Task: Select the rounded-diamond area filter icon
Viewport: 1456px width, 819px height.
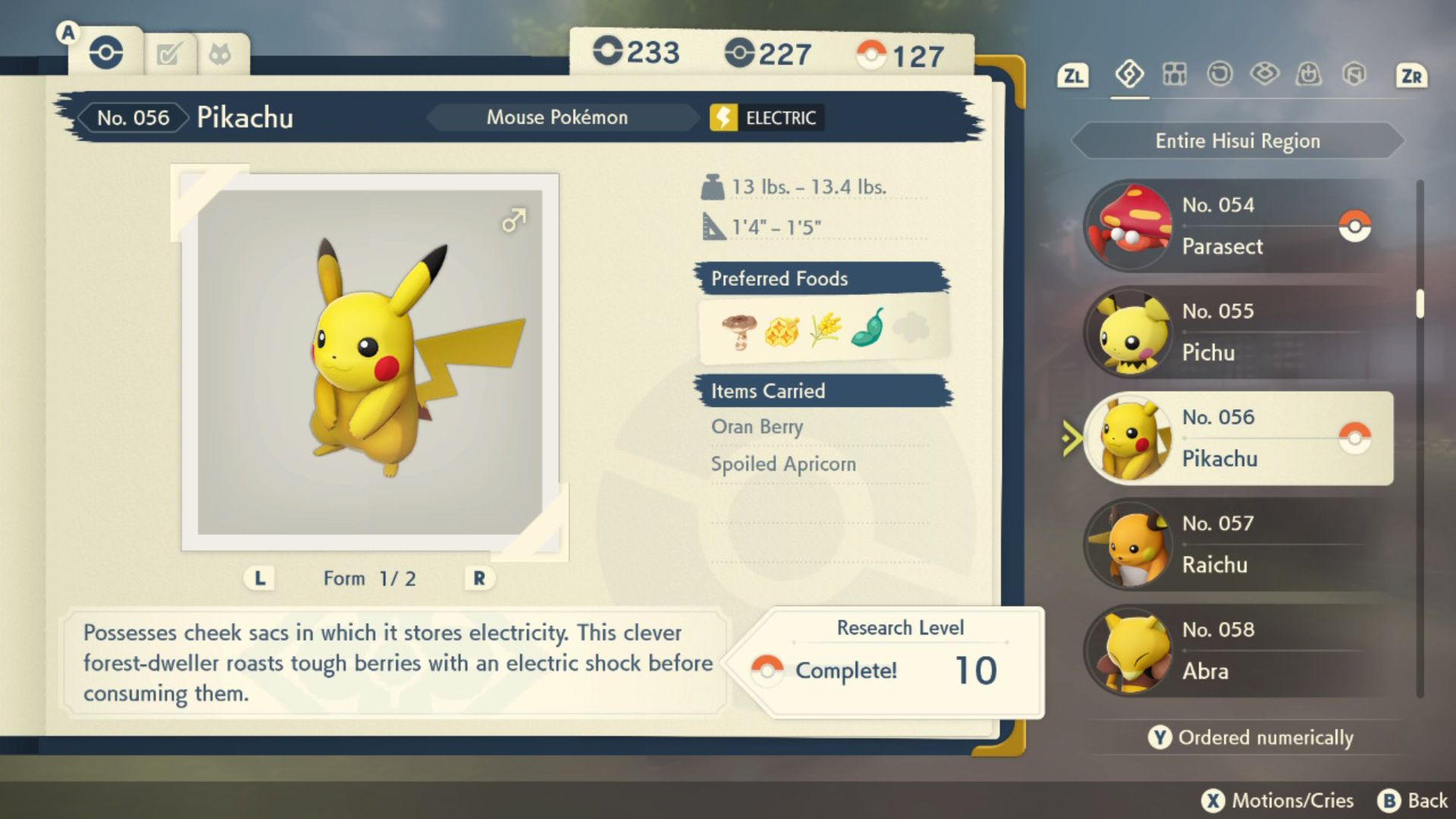Action: tap(1264, 74)
